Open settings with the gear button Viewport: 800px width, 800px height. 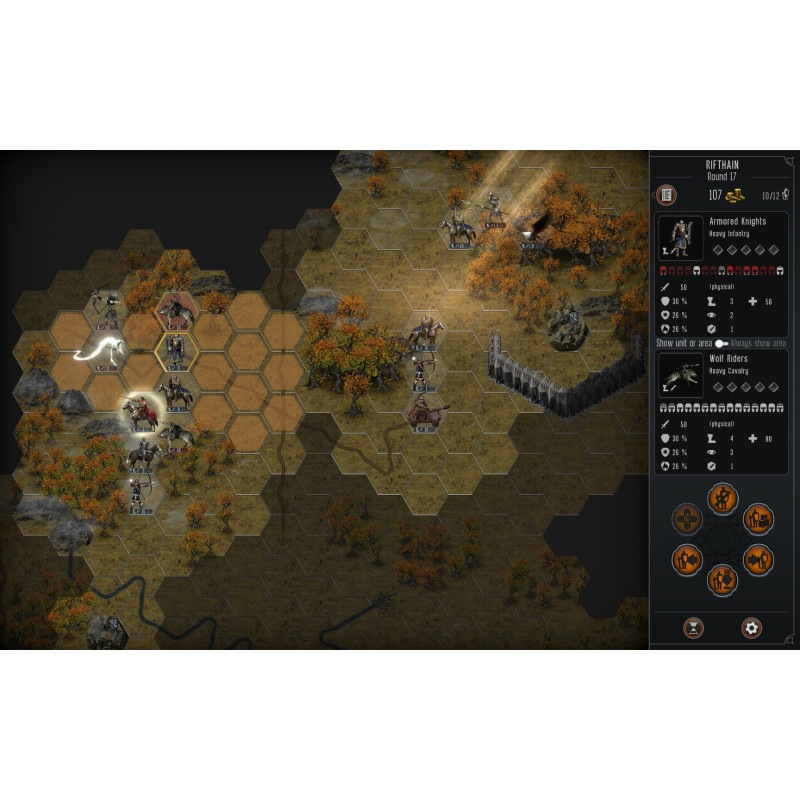point(751,628)
